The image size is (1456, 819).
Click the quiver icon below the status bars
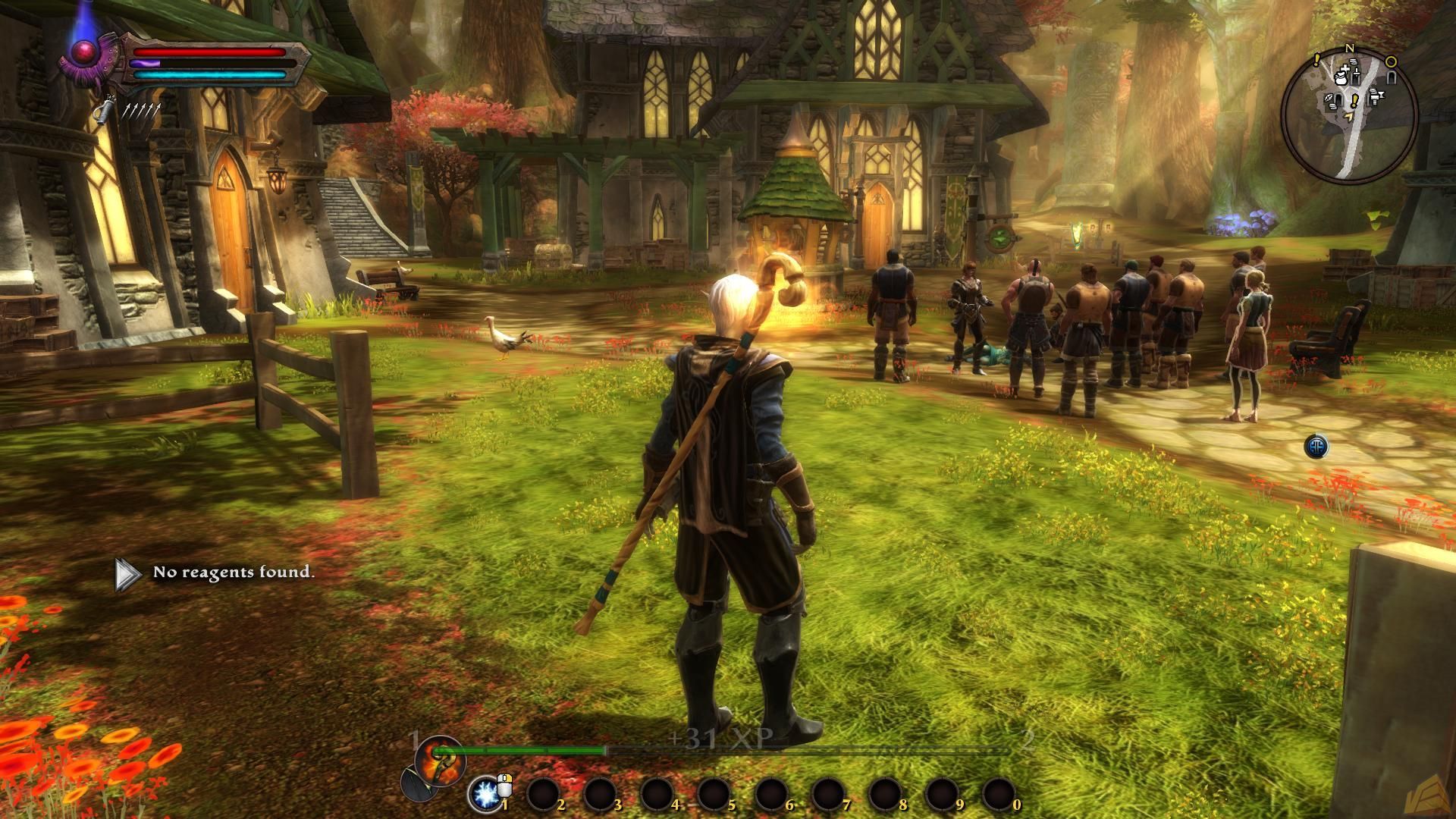(x=102, y=111)
